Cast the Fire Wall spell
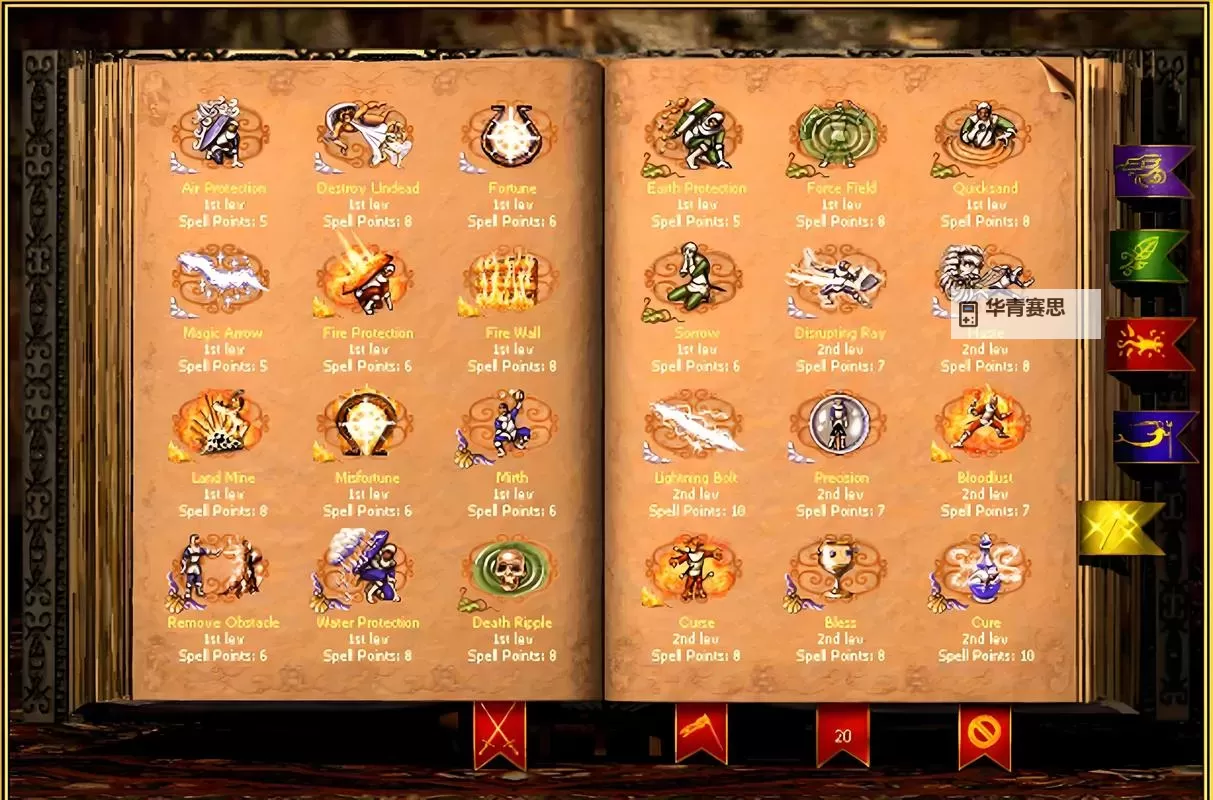The image size is (1213, 800). pos(512,279)
